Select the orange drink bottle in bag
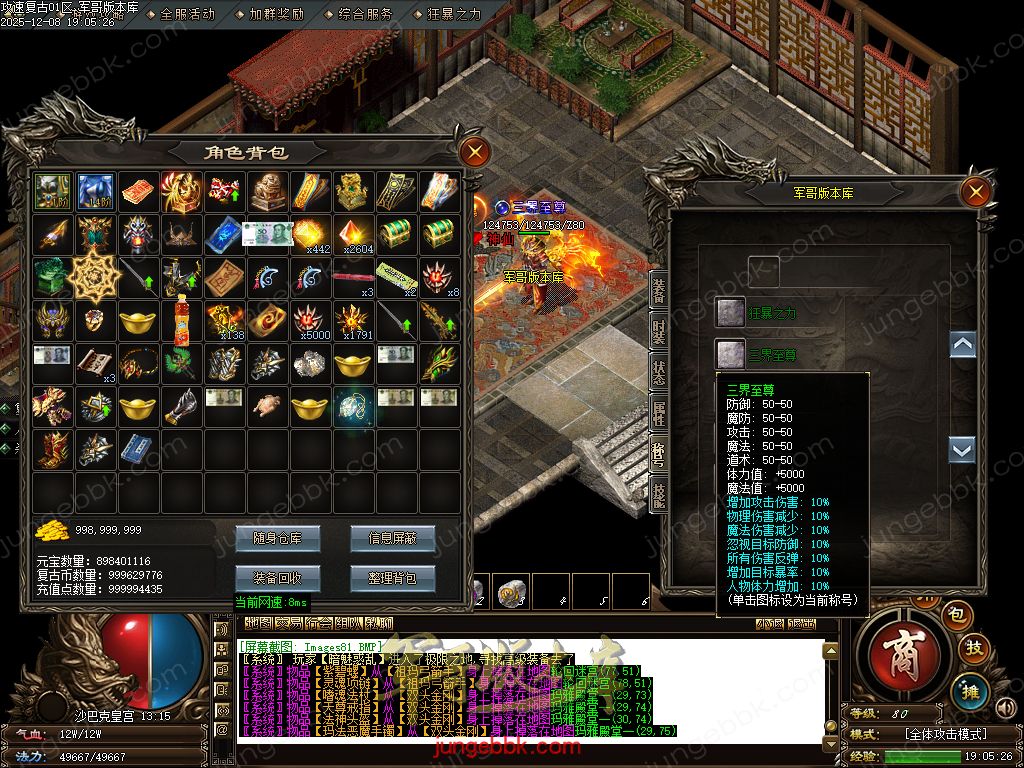Viewport: 1024px width, 768px height. 181,320
